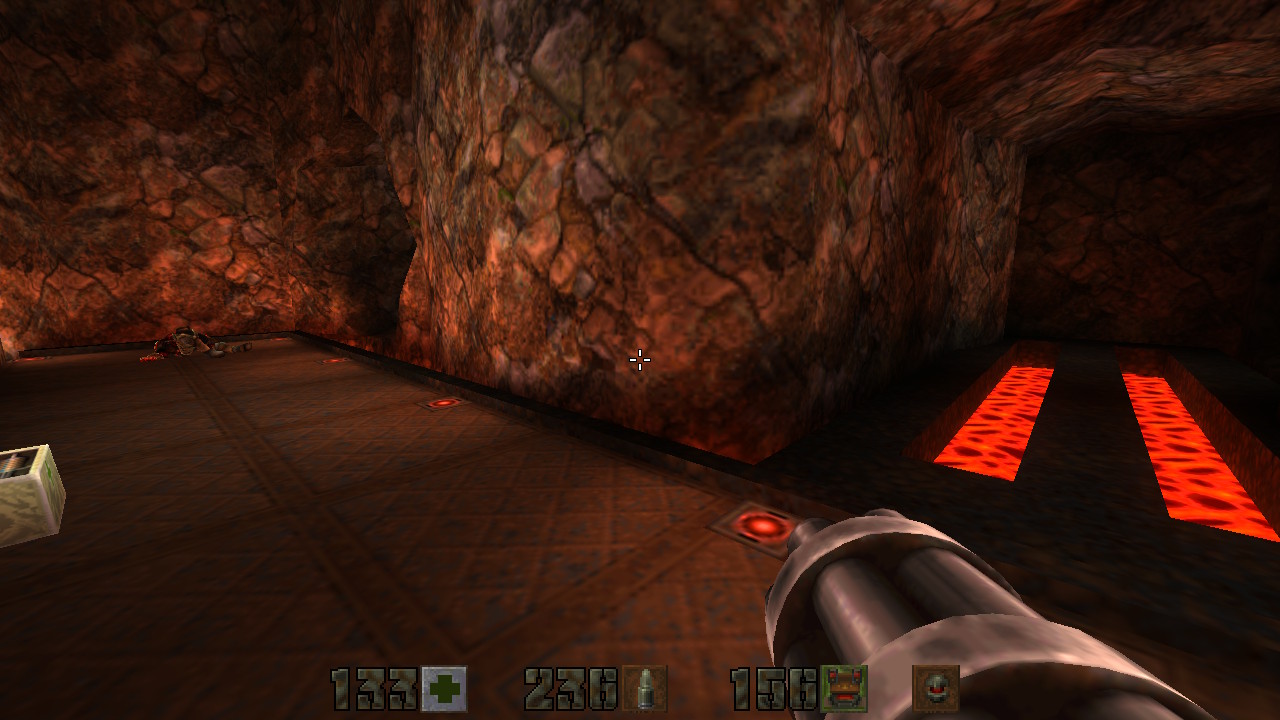Screen dimensions: 1280x720
Task: Select the bullet ammo icon
Action: (x=644, y=689)
